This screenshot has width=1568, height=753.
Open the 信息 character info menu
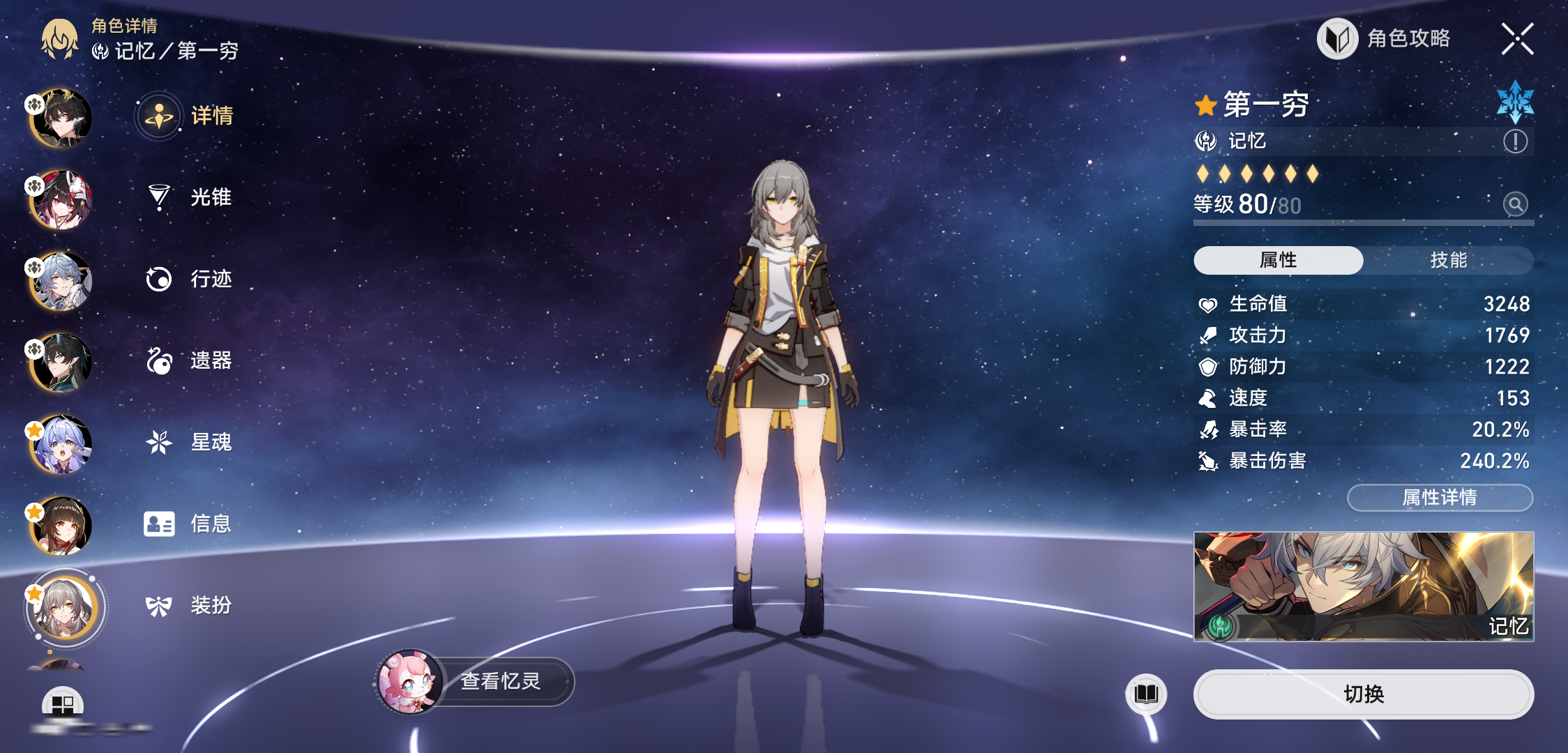[189, 524]
